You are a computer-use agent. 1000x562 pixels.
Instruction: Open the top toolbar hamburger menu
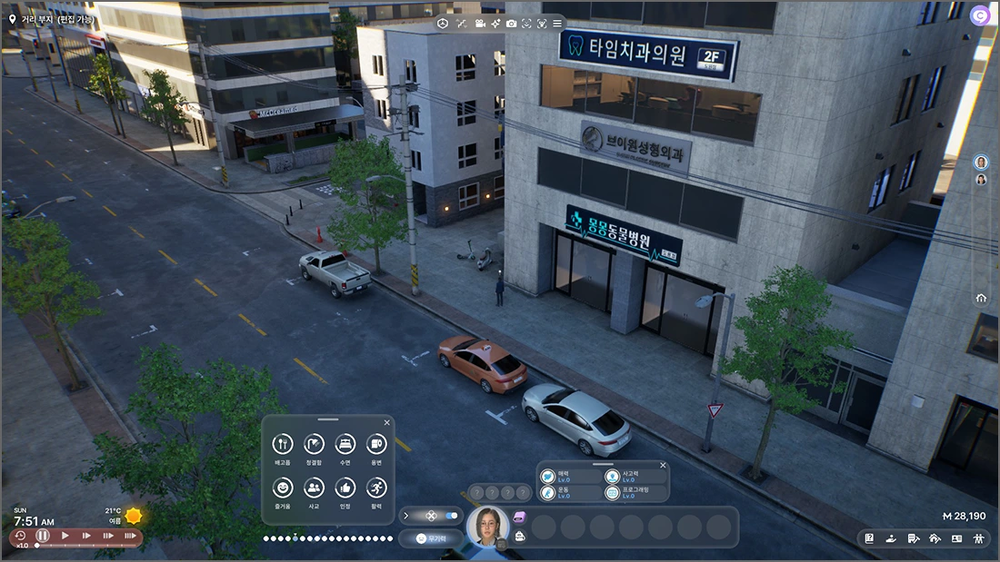click(558, 23)
